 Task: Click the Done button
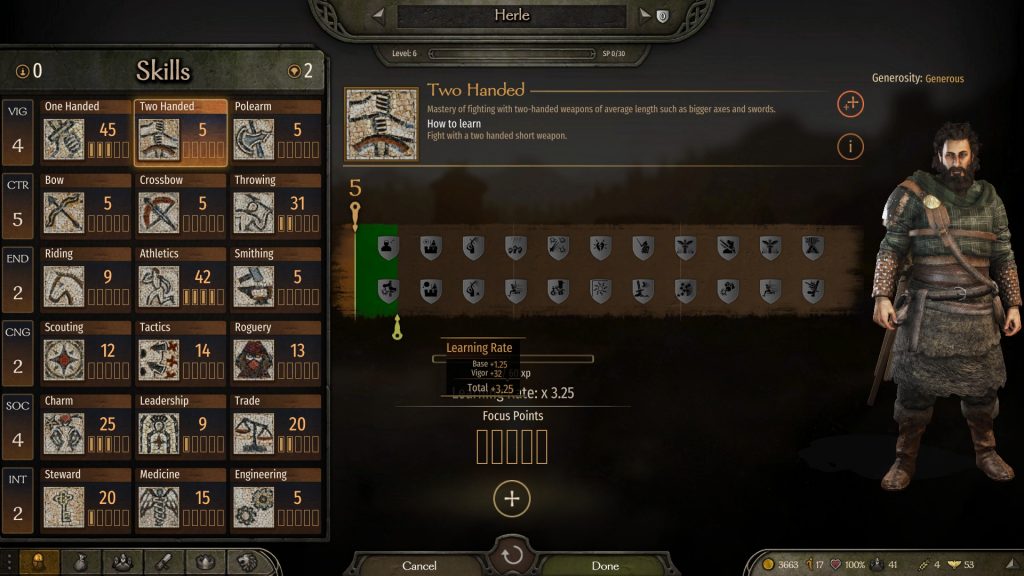click(605, 566)
